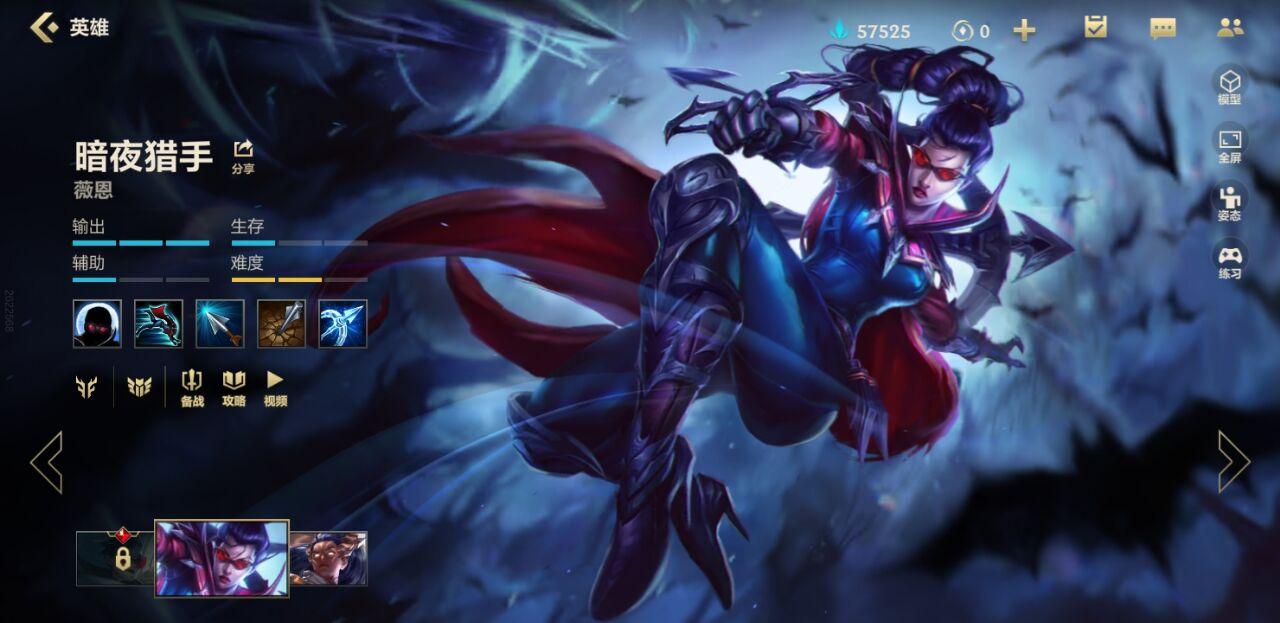Screen dimensions: 1280x623
Task: Play the hero 视频 video
Action: coord(275,387)
